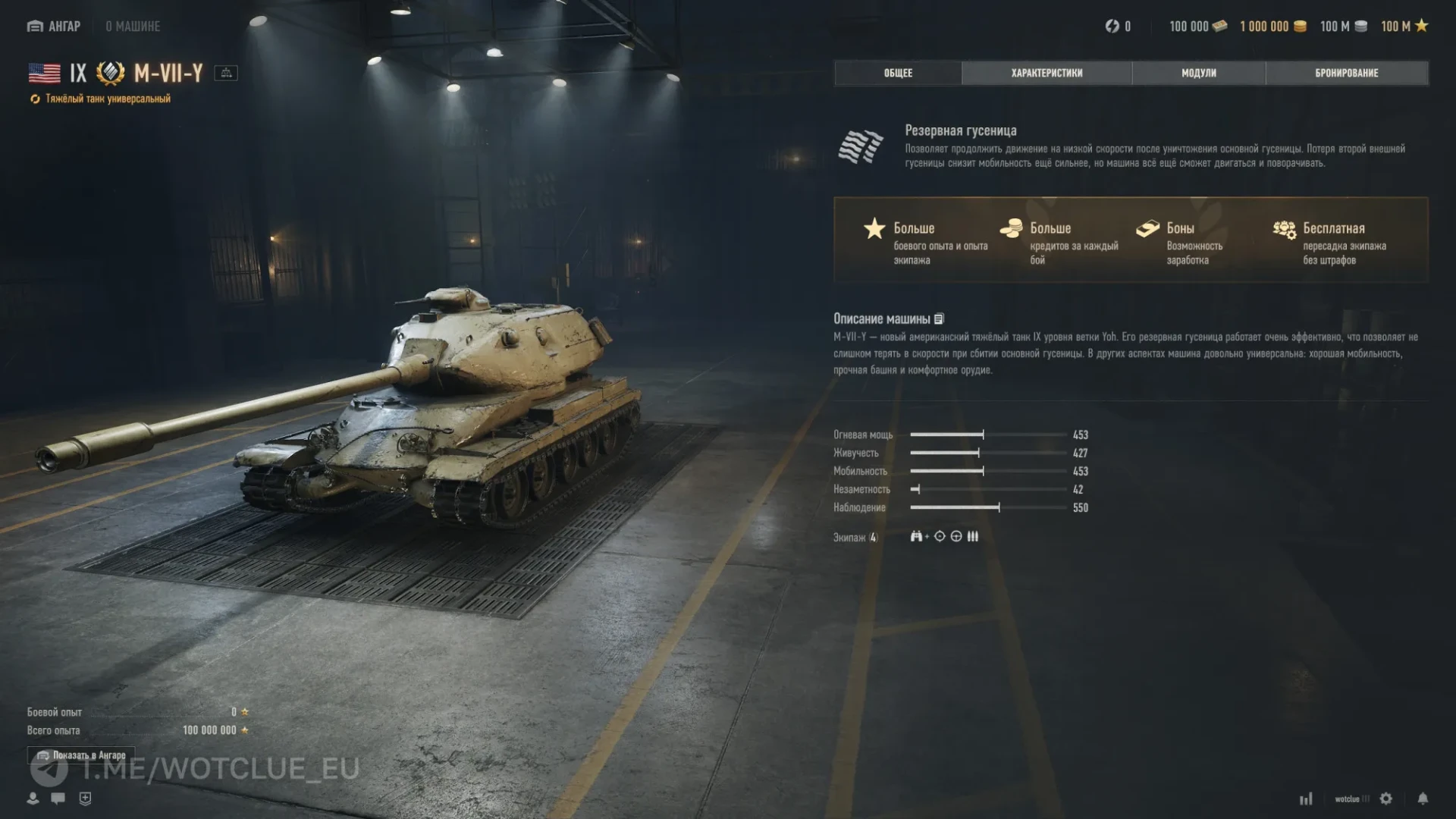Screen dimensions: 1456x819
Task: Click the Показать в Ангаре button
Action: 81,755
